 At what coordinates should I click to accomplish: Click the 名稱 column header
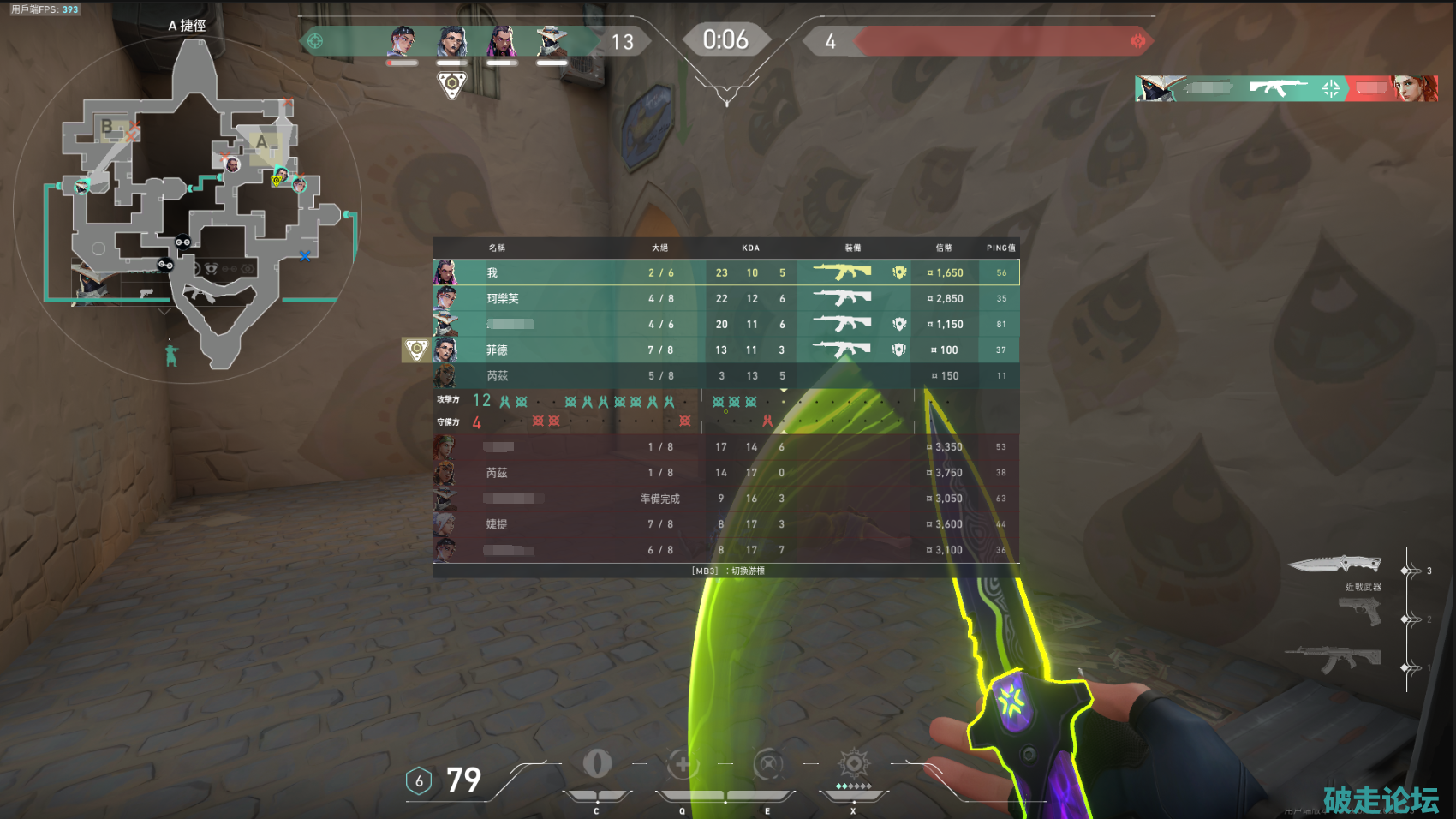[x=497, y=248]
